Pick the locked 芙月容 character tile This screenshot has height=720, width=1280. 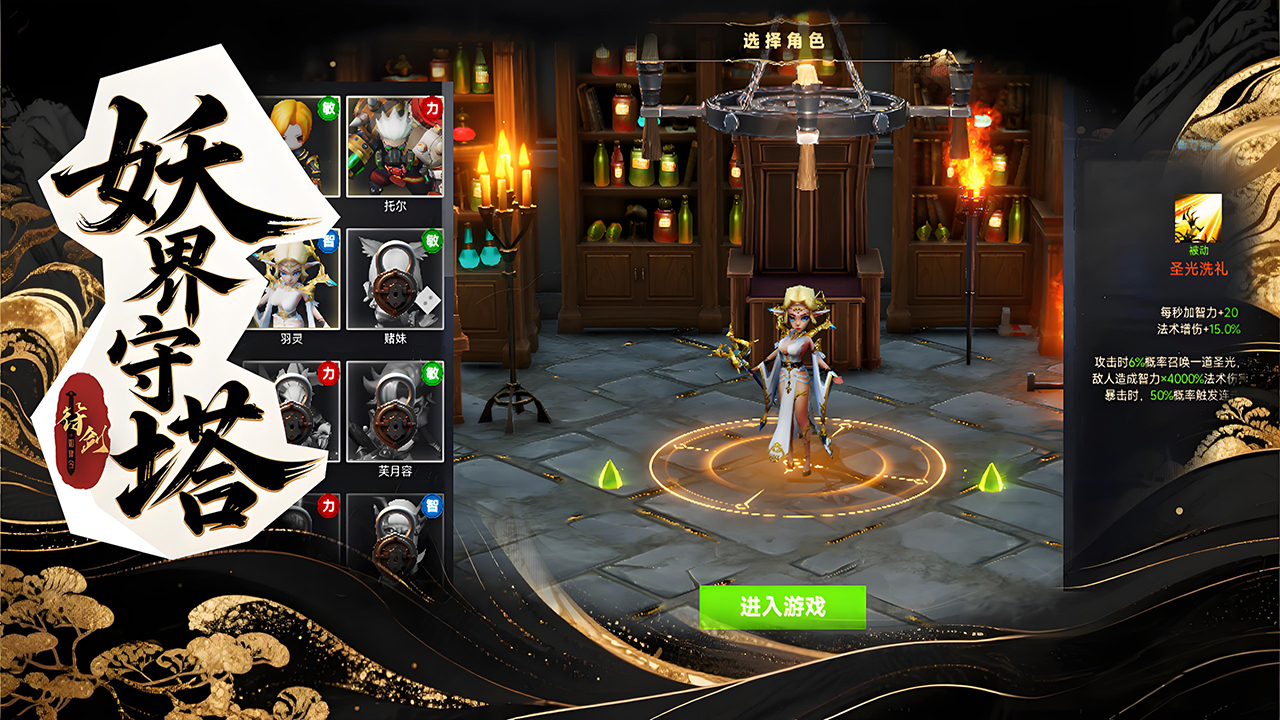[x=394, y=410]
